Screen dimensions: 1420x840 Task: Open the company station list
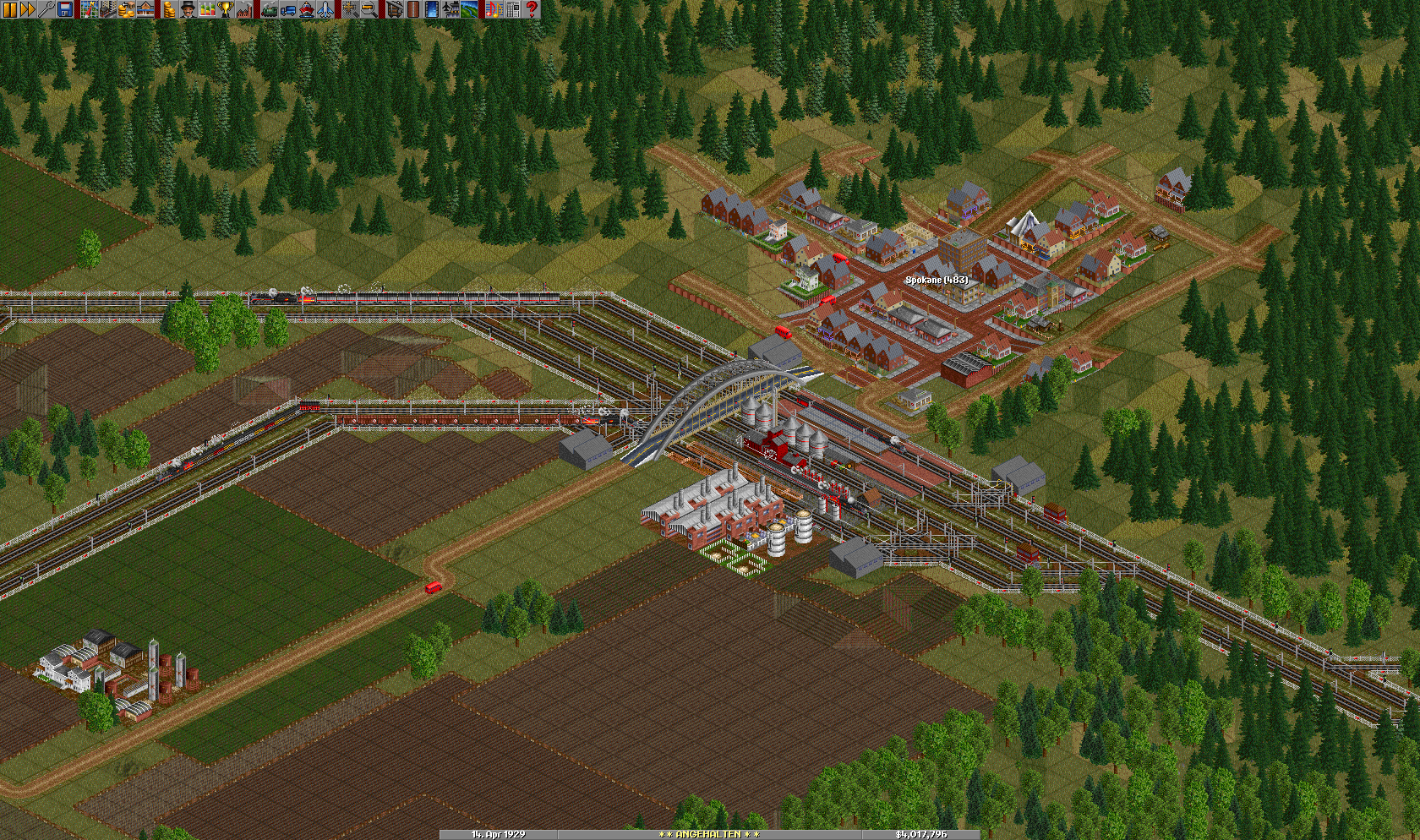click(x=145, y=9)
